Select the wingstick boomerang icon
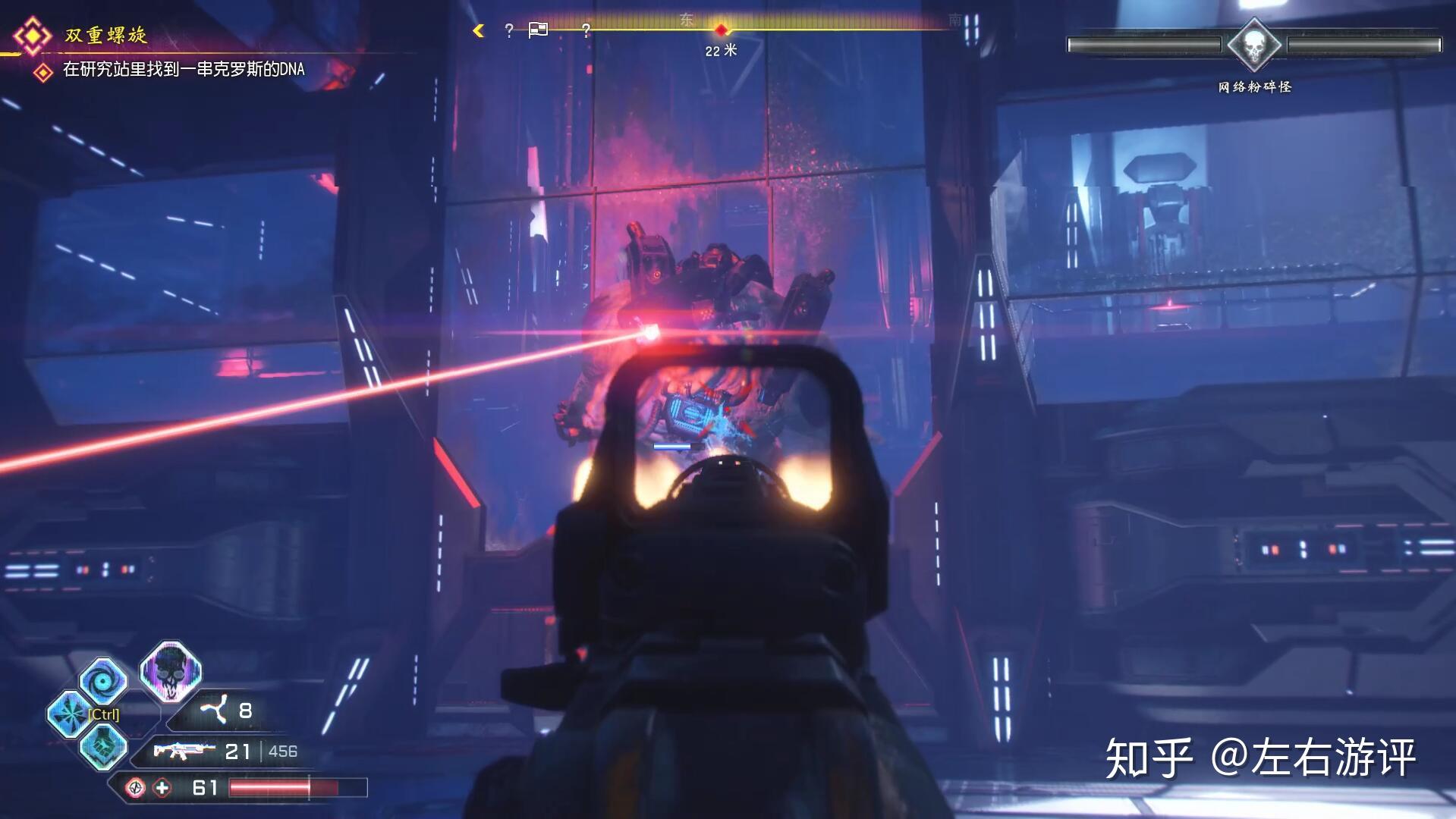This screenshot has height=819, width=1456. (x=213, y=711)
